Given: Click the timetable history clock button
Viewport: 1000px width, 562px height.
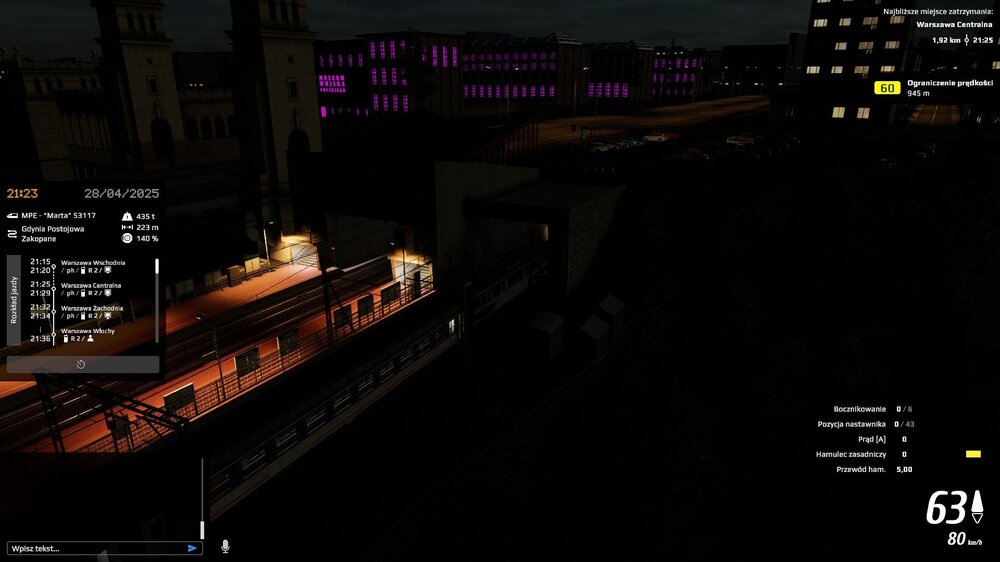Looking at the screenshot, I should [81, 365].
